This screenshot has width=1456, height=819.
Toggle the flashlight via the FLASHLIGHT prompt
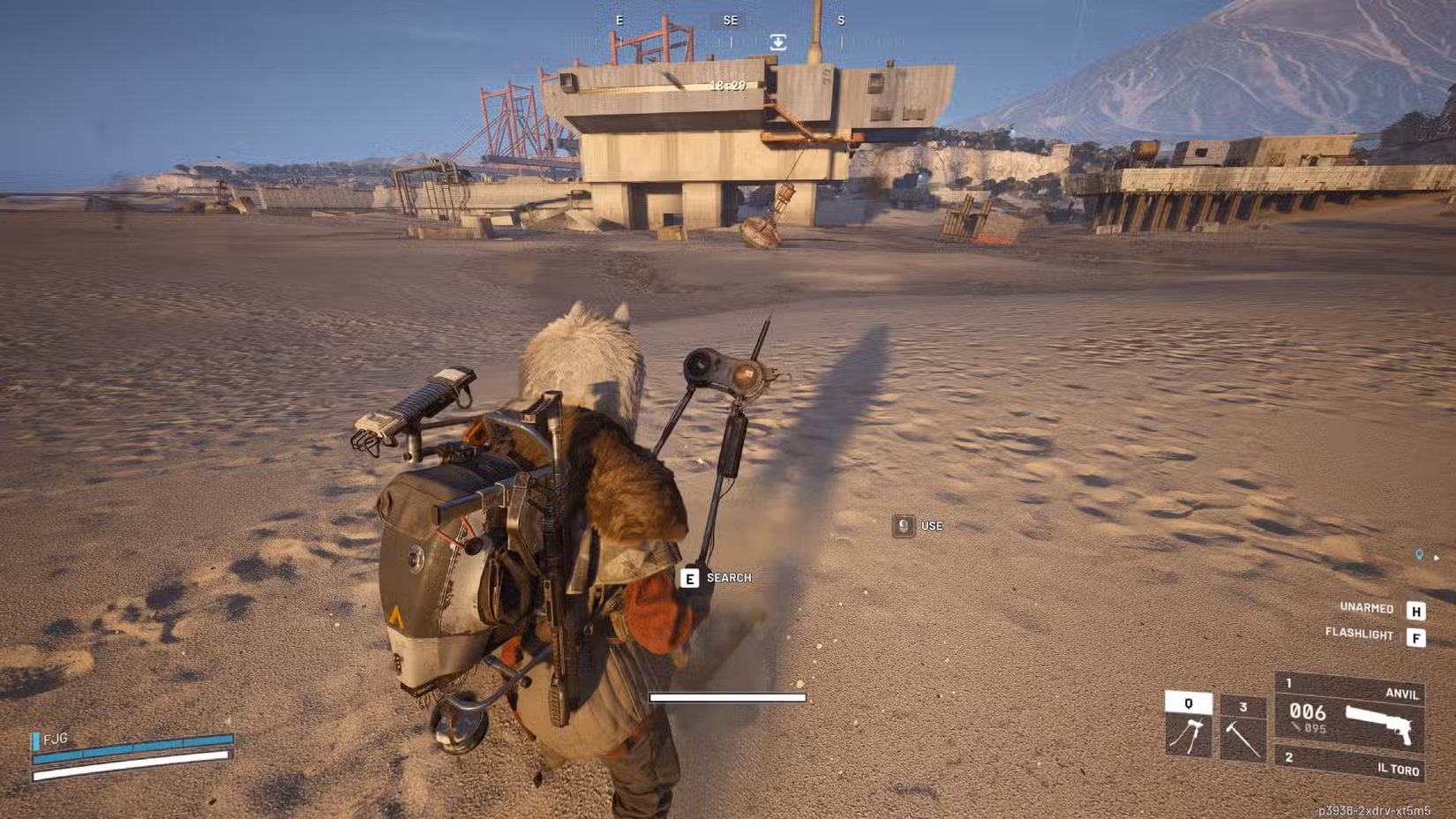(1359, 635)
